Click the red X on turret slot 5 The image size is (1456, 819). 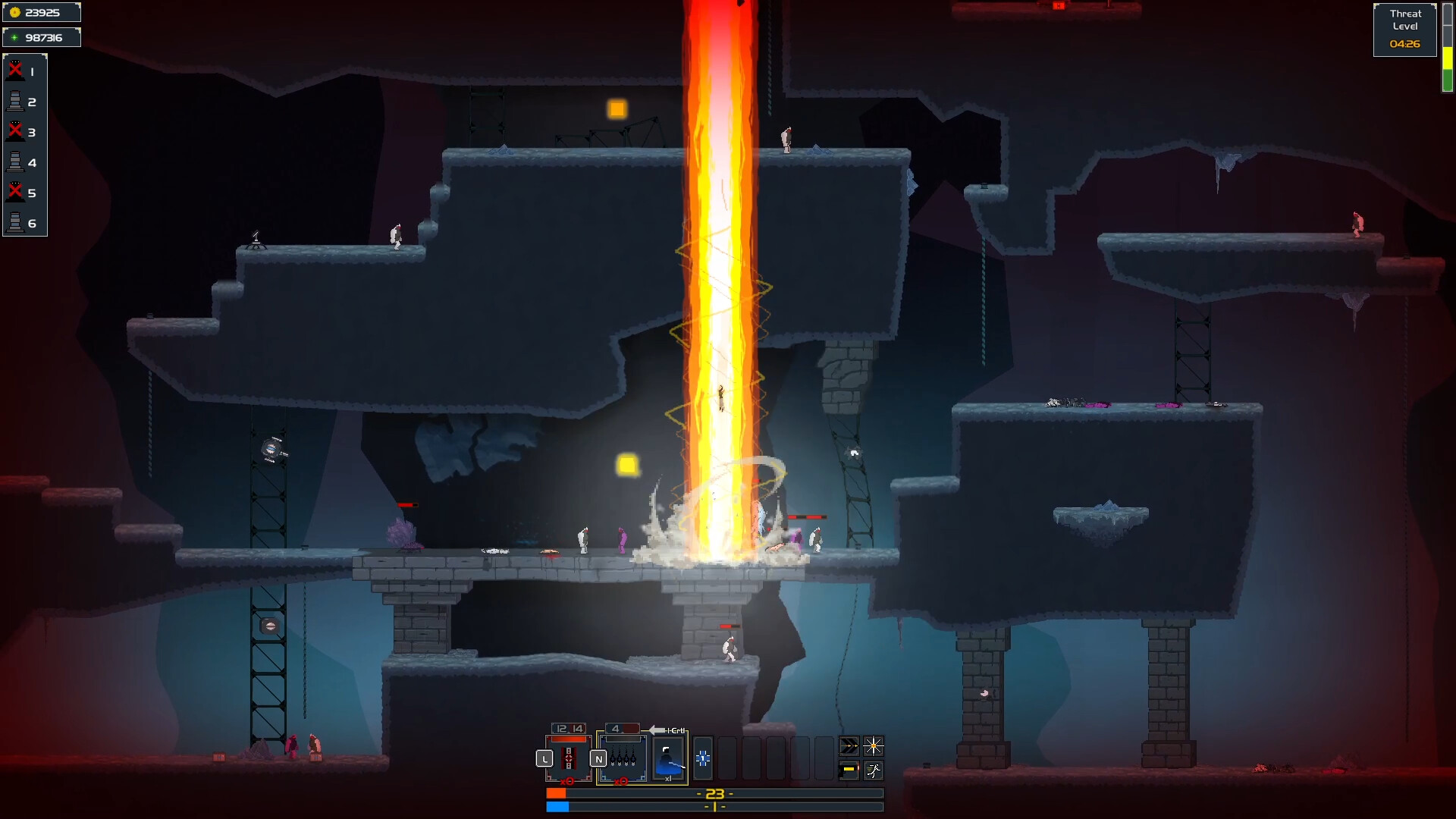pos(14,192)
